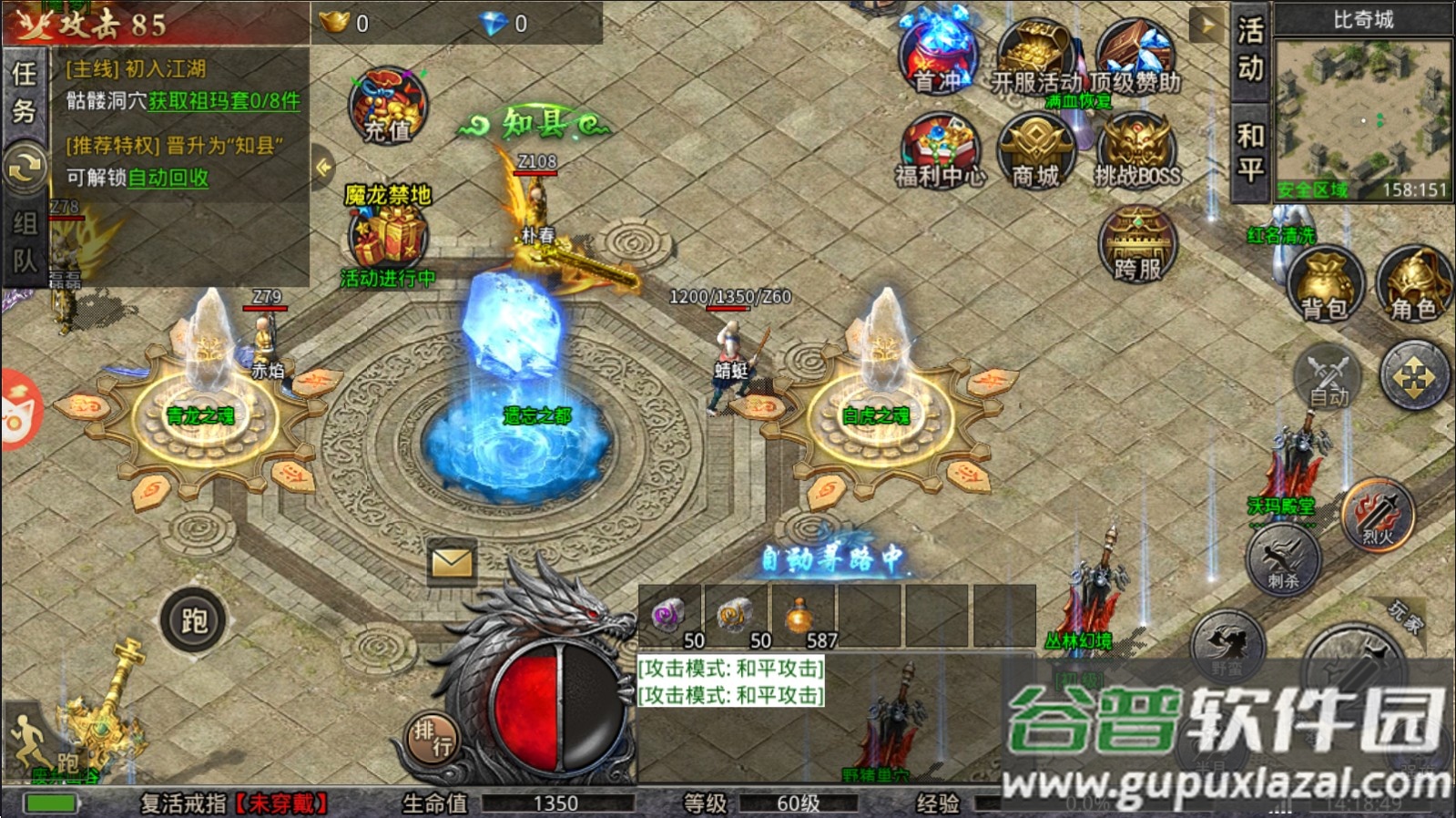Switch to the 组队 team tab
The image size is (1456, 818).
coord(24,242)
